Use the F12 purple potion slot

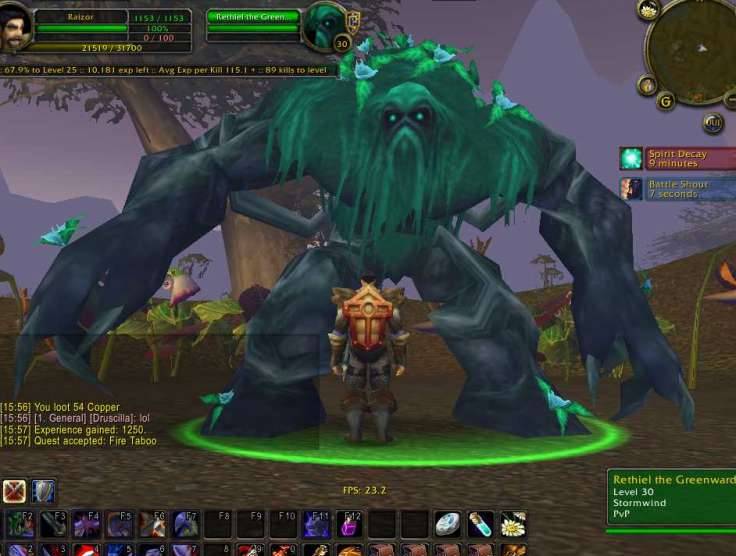(349, 523)
